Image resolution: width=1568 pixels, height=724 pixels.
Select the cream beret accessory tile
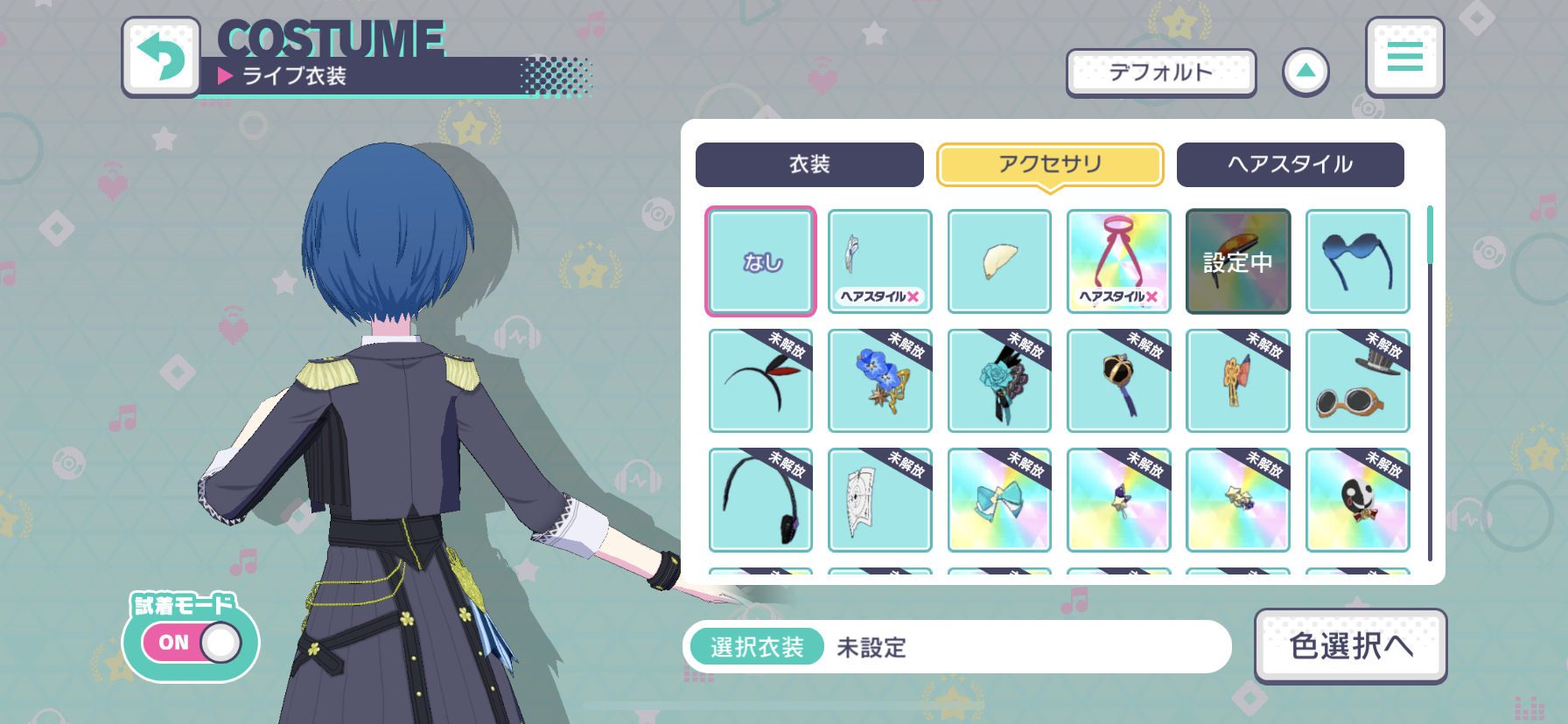[x=999, y=261]
